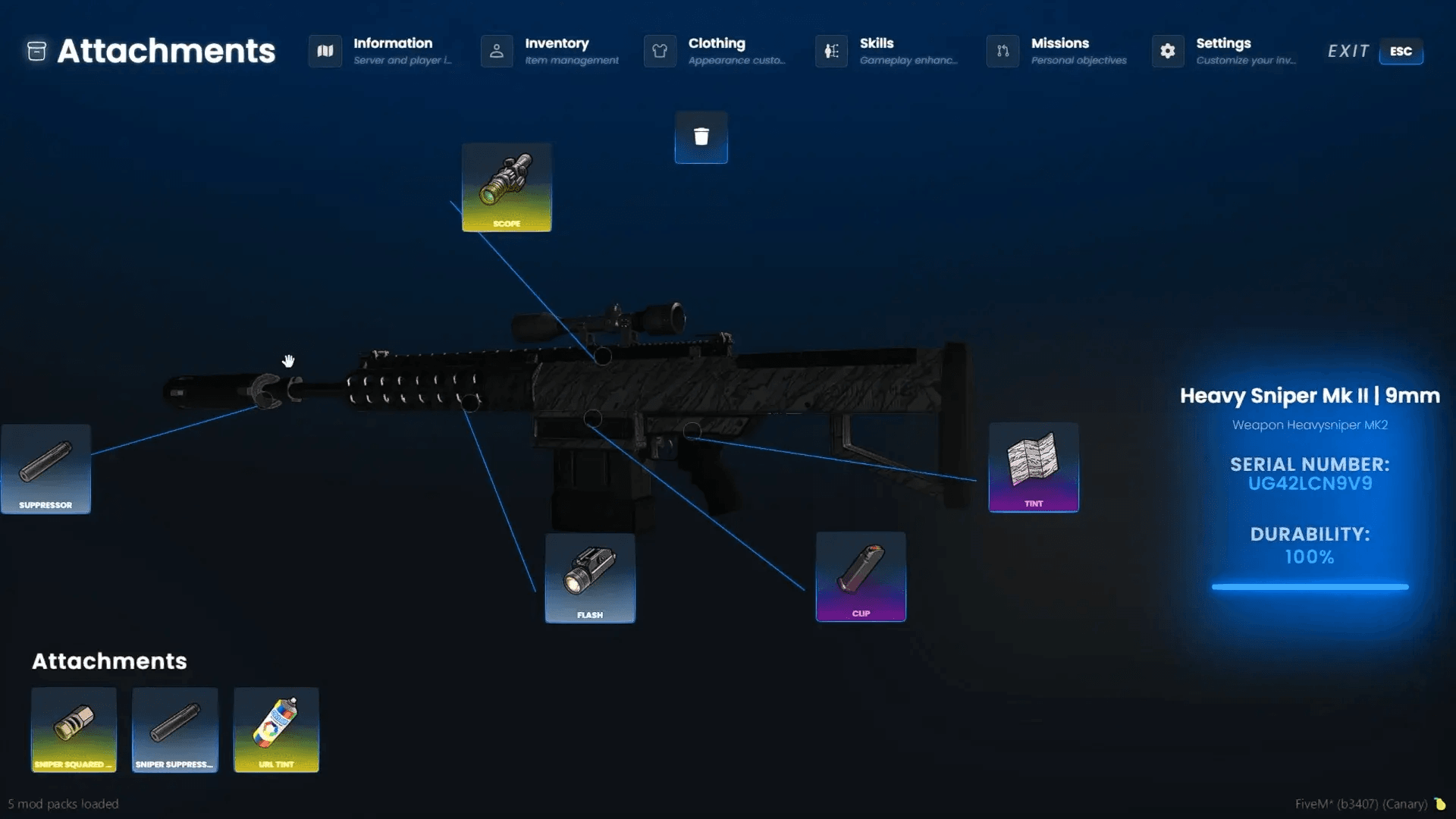The image size is (1456, 819).
Task: Click the Information map icon
Action: (x=325, y=51)
